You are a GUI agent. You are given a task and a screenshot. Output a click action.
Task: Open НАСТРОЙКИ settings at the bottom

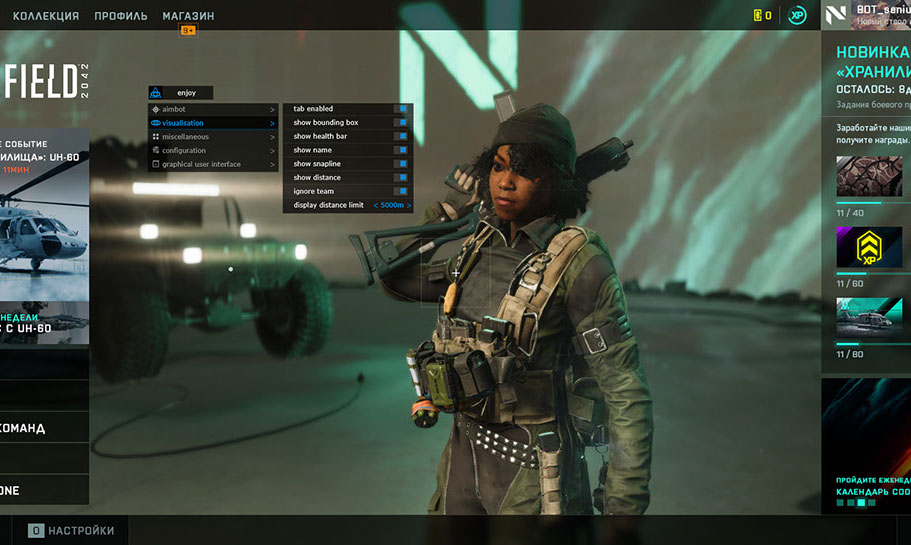[71, 531]
